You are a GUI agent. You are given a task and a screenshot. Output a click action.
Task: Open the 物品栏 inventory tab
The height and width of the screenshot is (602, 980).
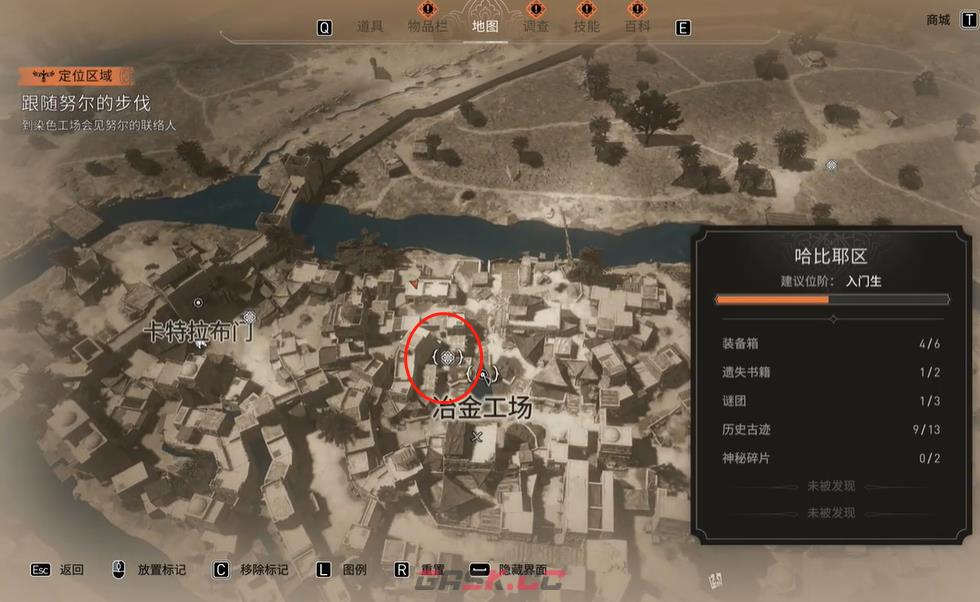coord(427,27)
